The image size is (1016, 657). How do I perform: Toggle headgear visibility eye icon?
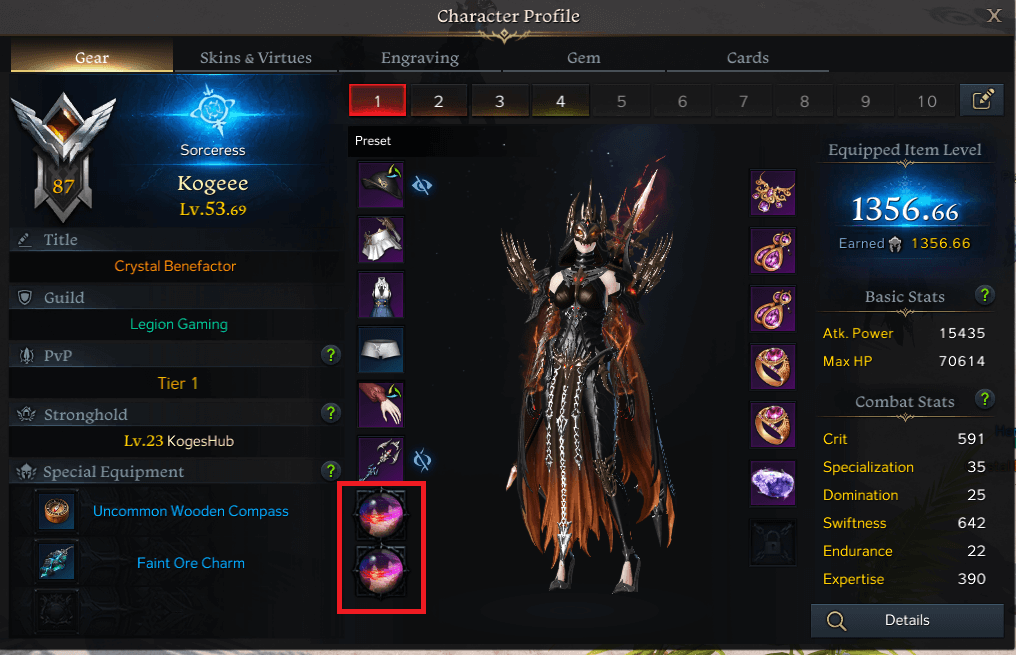coord(422,185)
